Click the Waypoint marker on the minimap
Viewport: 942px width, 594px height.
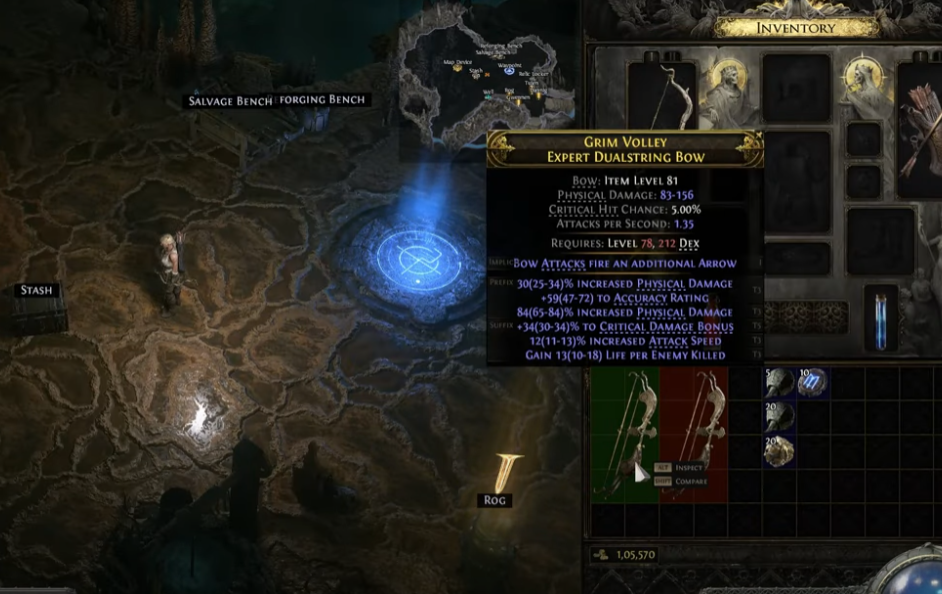click(510, 71)
